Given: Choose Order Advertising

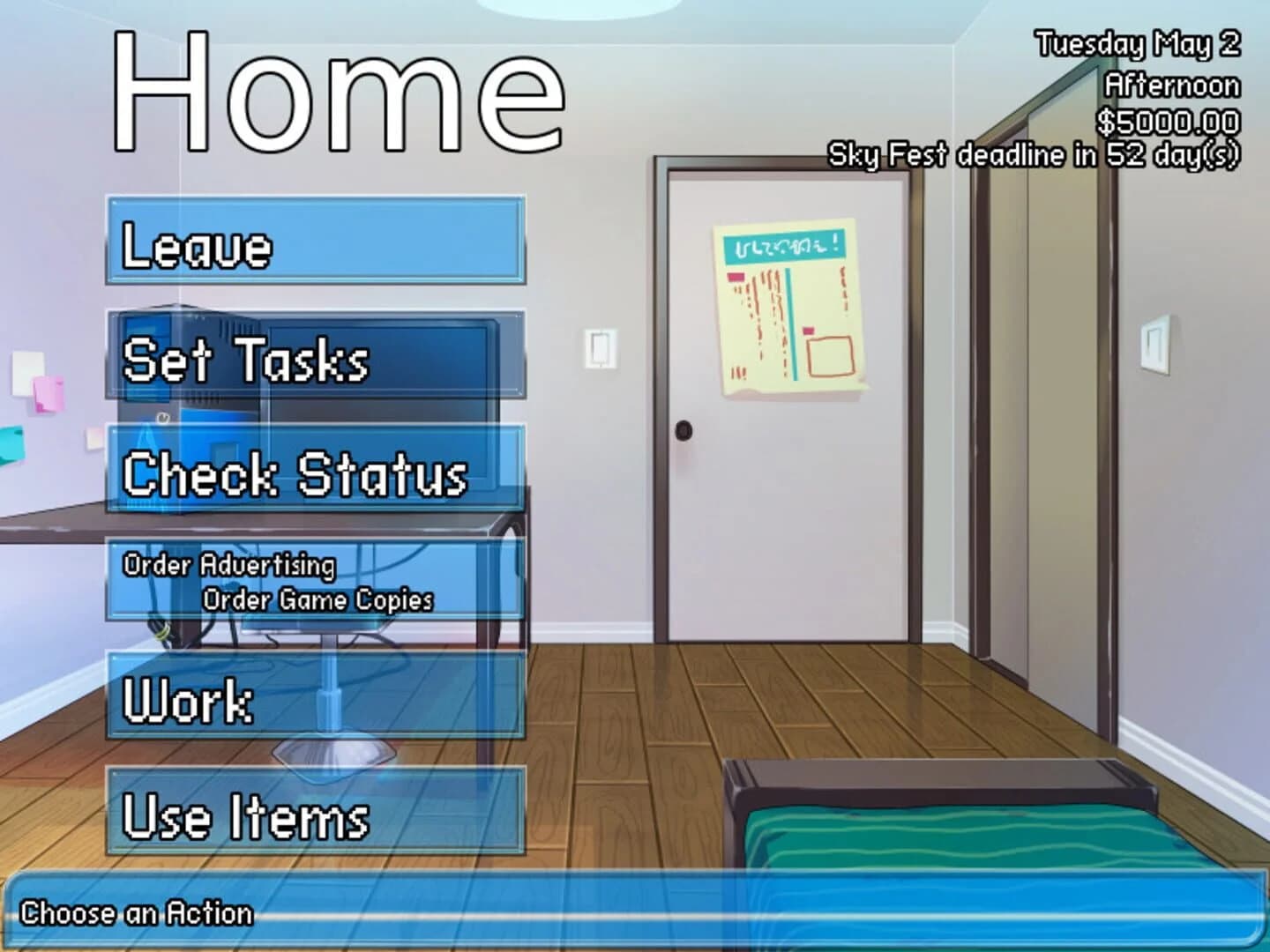Looking at the screenshot, I should (x=229, y=566).
